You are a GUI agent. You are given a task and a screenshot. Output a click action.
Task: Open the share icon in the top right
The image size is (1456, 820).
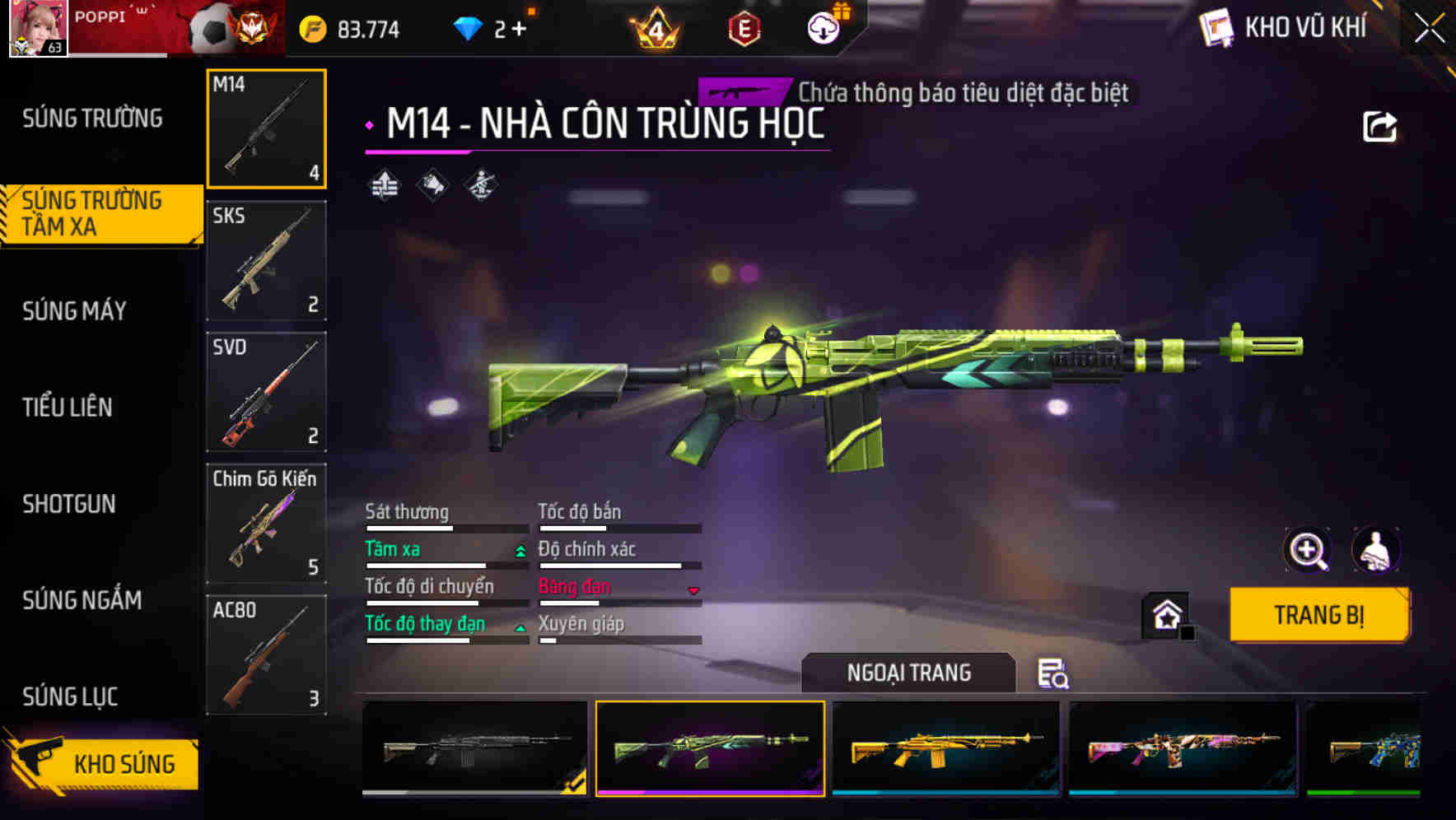point(1381,125)
